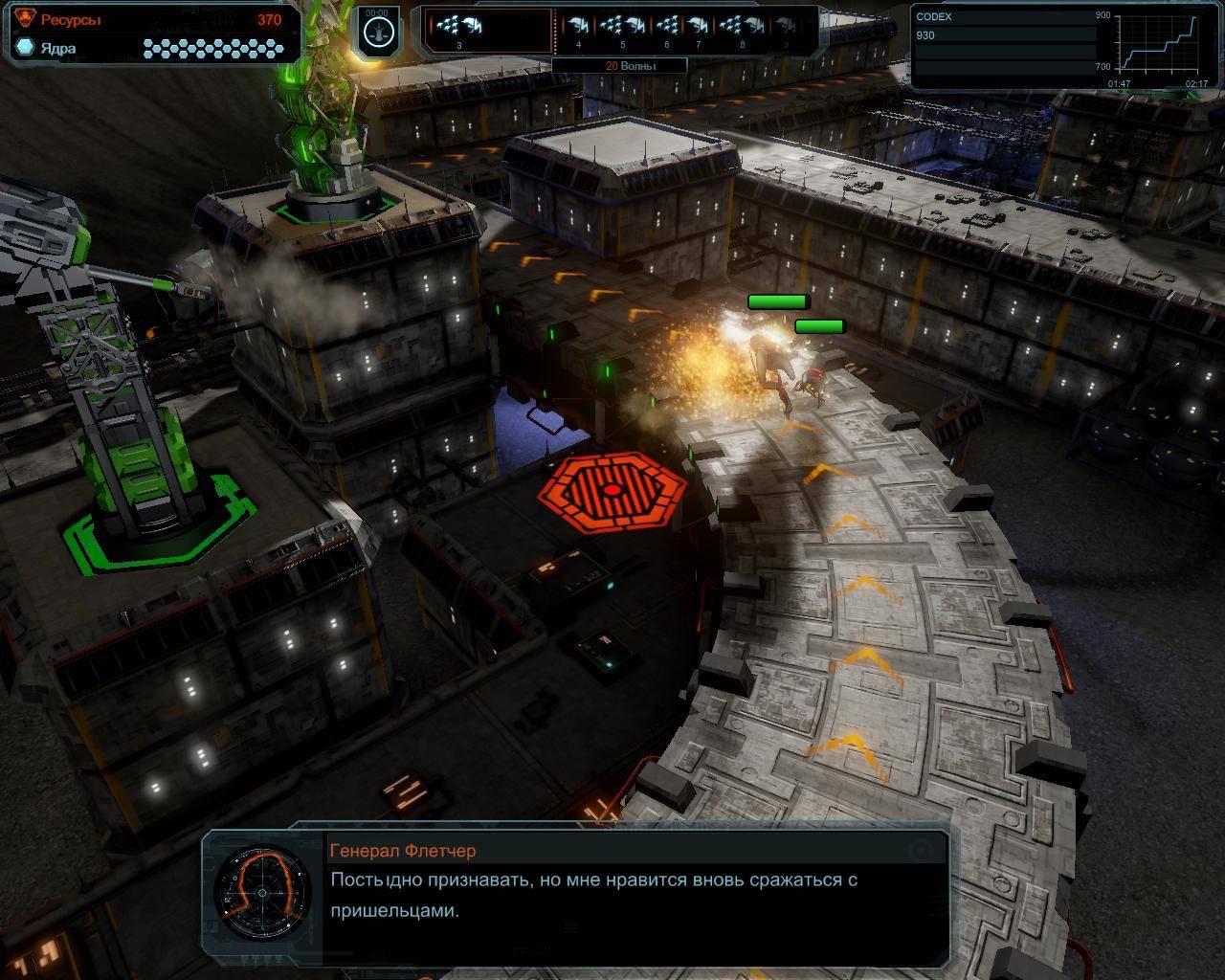The image size is (1225, 980).
Task: Select the wave 7 enemy preview
Action: [699, 29]
